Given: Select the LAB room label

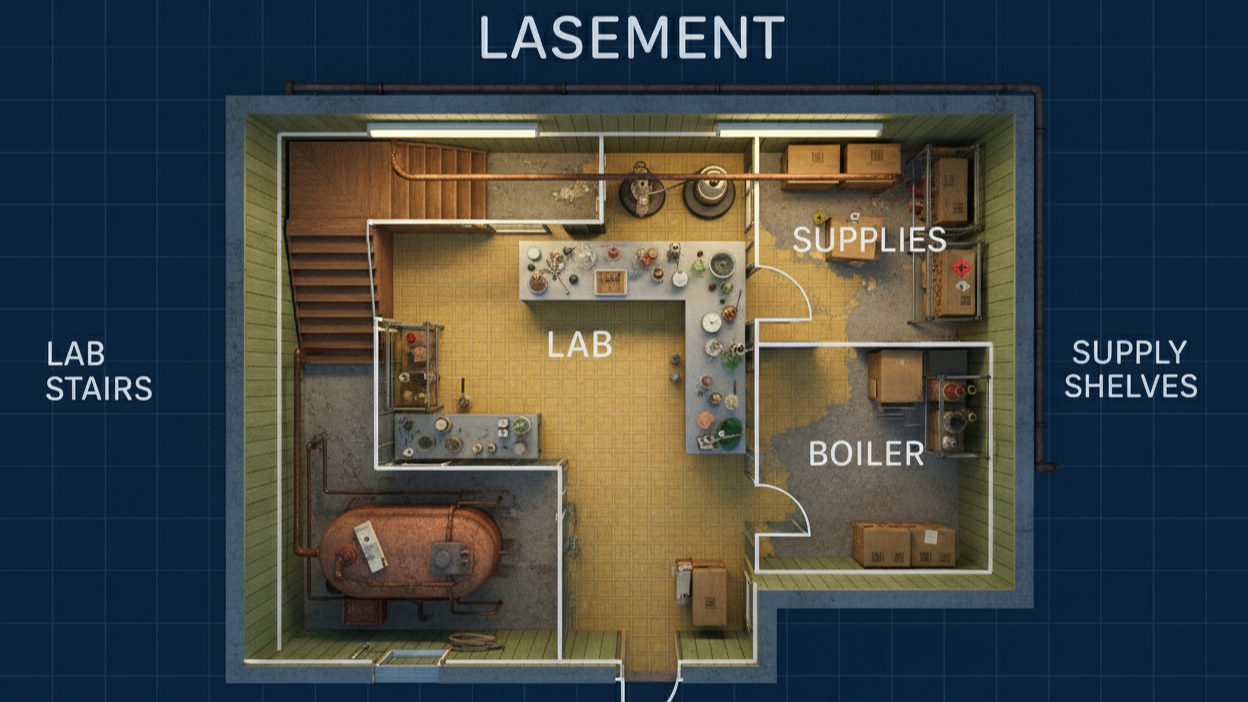Looking at the screenshot, I should click(x=579, y=345).
